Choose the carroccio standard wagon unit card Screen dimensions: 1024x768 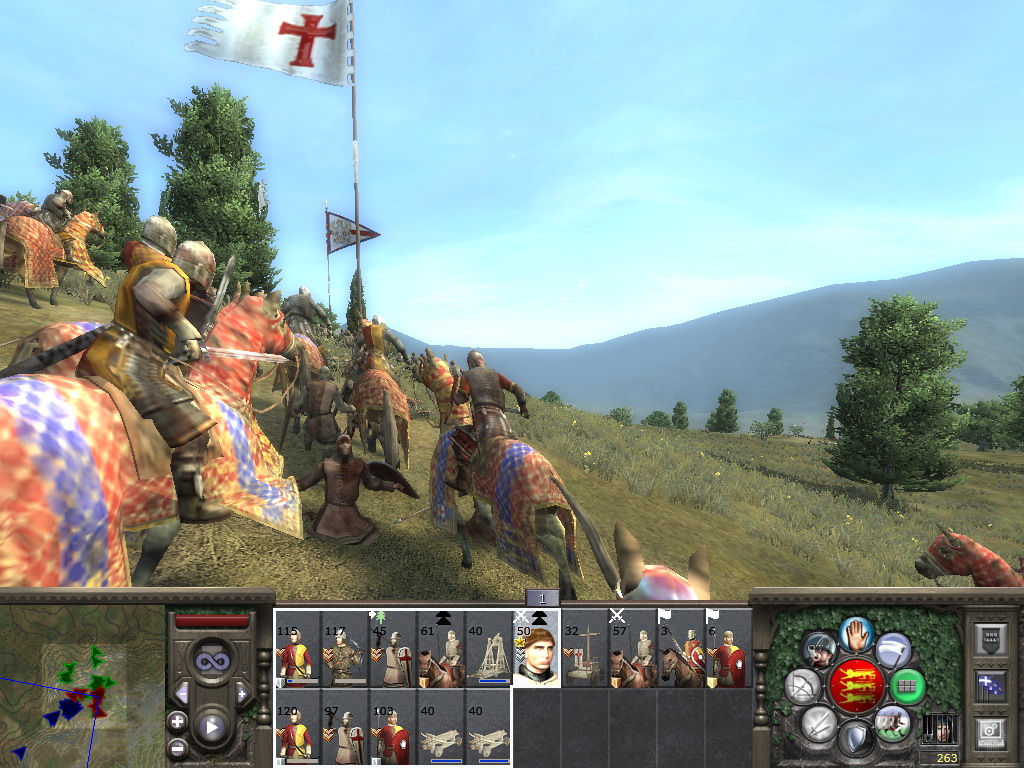[x=584, y=651]
